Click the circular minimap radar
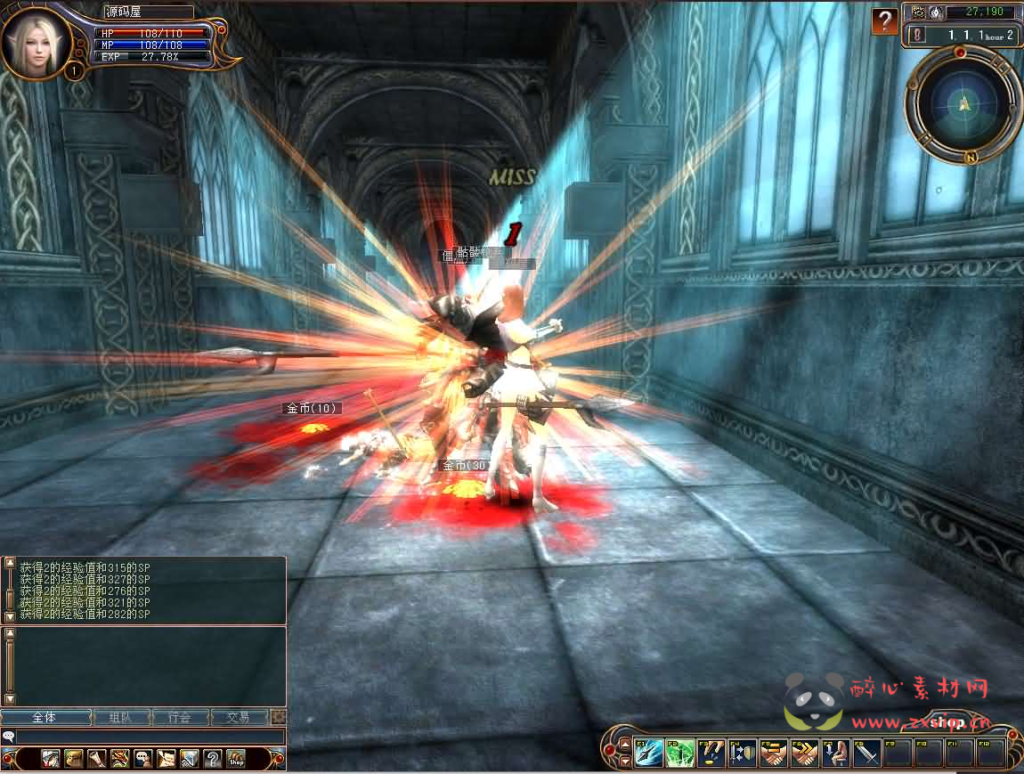 [963, 101]
